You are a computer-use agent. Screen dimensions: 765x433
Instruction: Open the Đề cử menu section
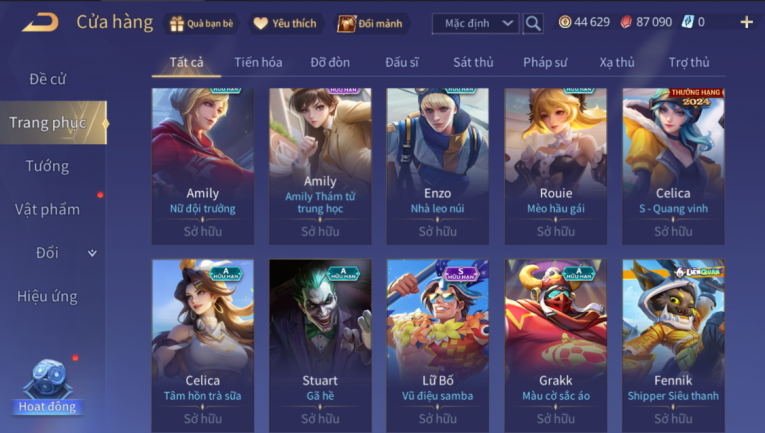point(47,79)
